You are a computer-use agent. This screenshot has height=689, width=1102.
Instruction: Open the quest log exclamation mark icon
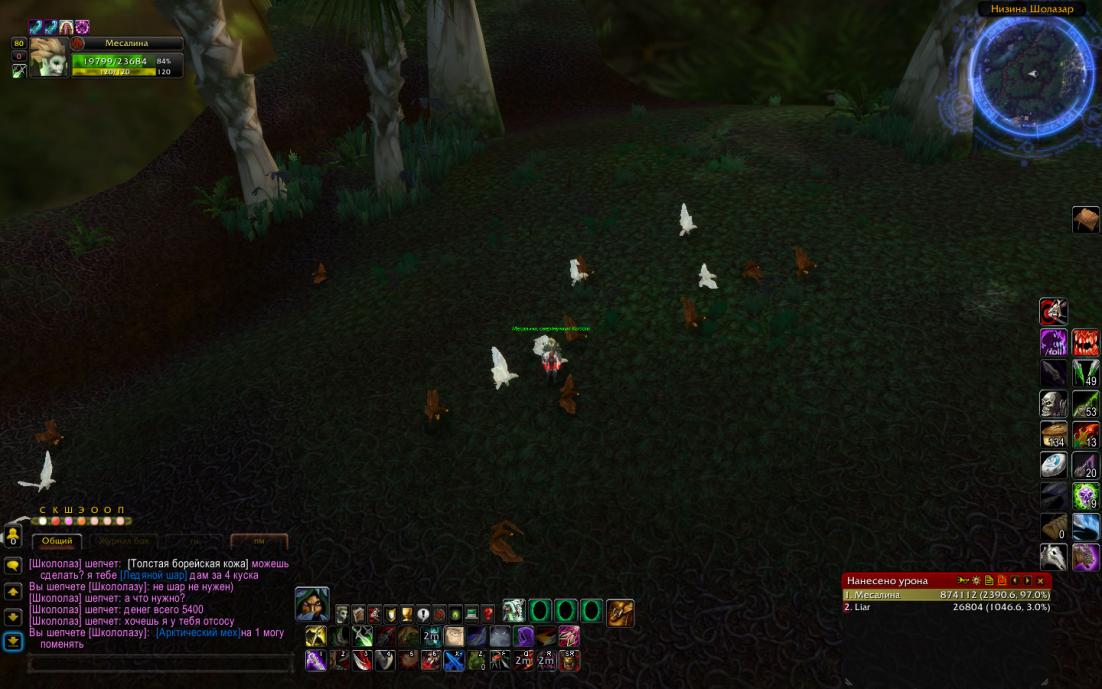click(x=423, y=613)
